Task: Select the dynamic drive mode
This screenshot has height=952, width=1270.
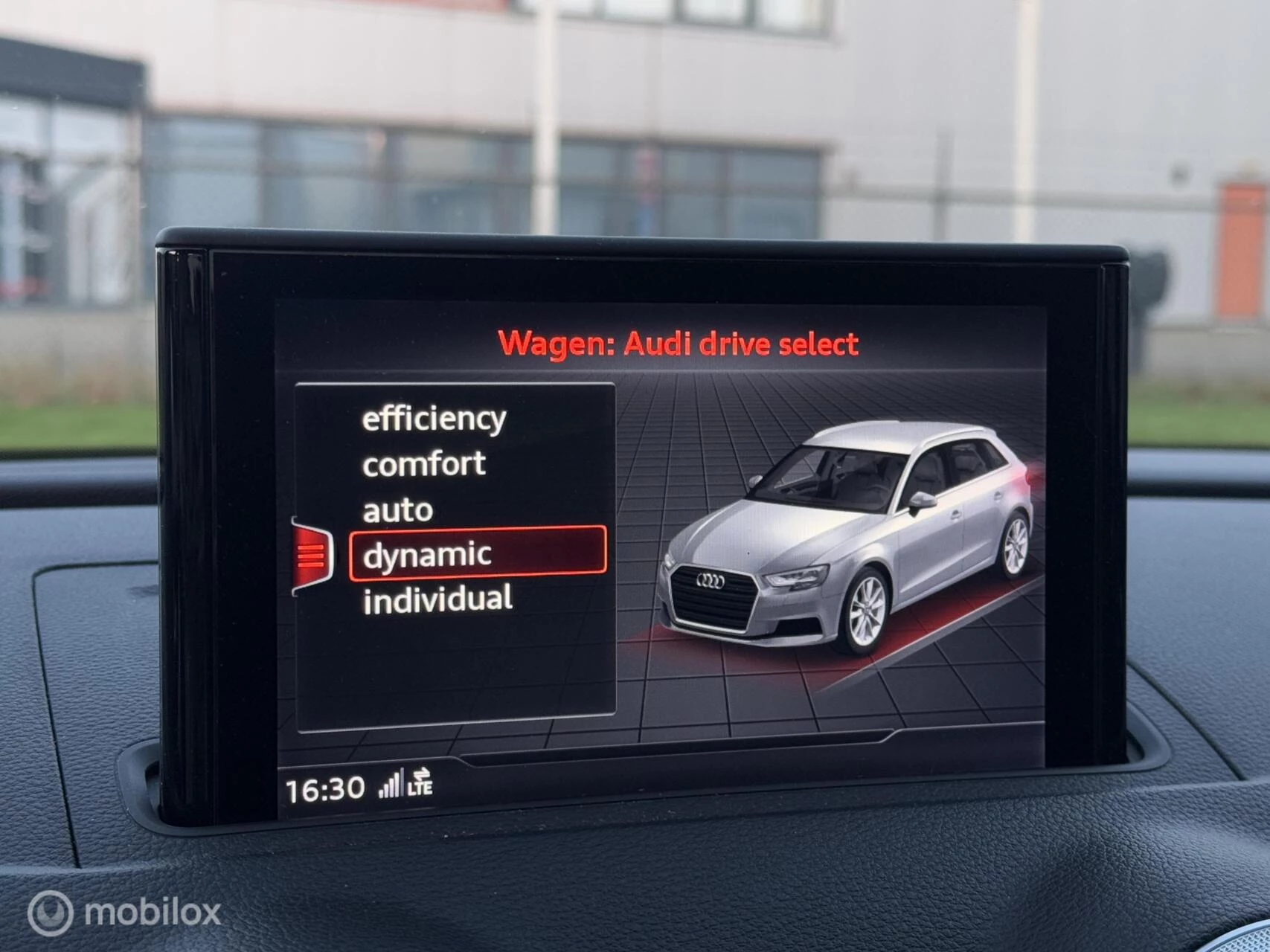Action: [428, 553]
